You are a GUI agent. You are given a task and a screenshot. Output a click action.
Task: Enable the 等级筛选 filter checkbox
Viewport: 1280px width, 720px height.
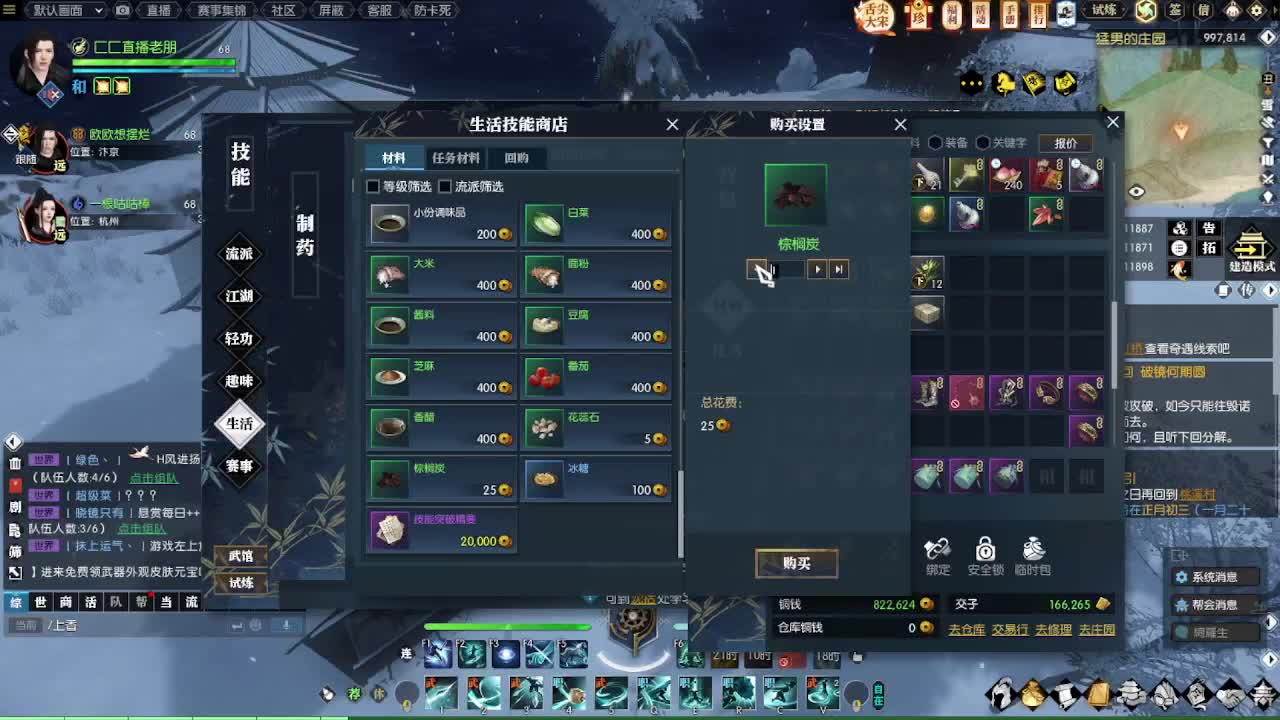[x=372, y=186]
